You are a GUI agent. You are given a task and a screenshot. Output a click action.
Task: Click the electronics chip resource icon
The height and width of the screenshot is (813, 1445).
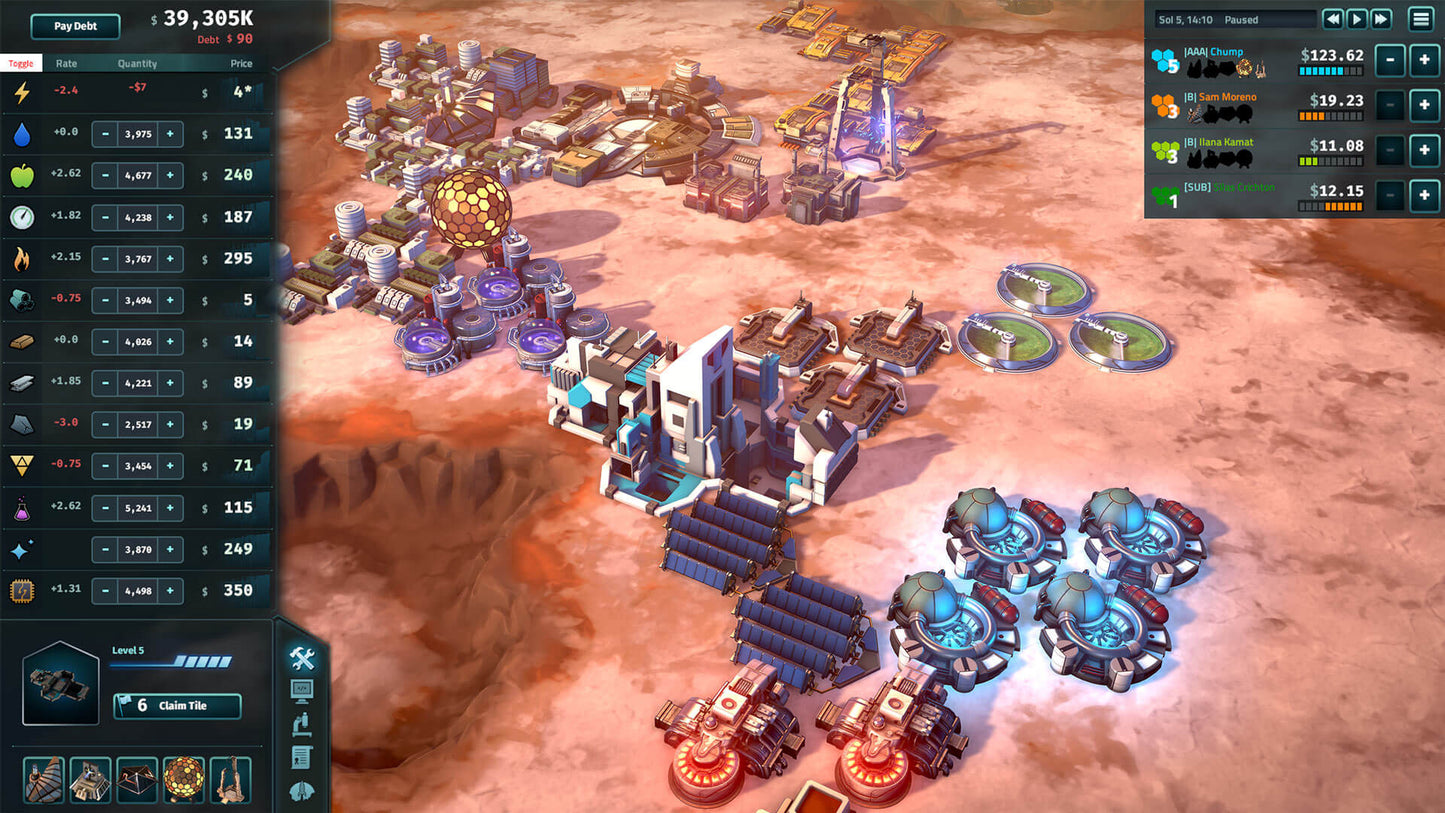pos(22,590)
